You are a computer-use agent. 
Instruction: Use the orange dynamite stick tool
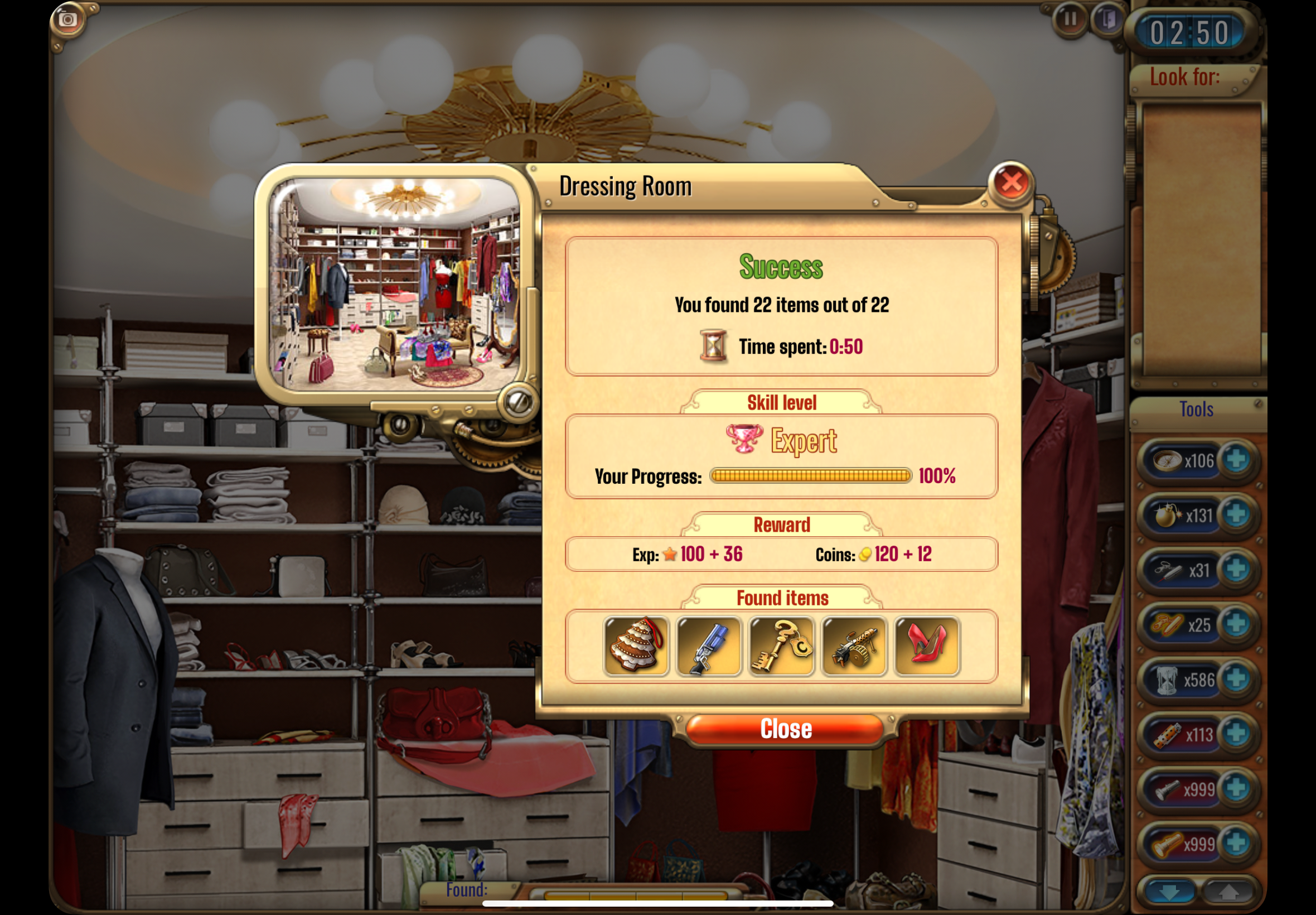1167,734
